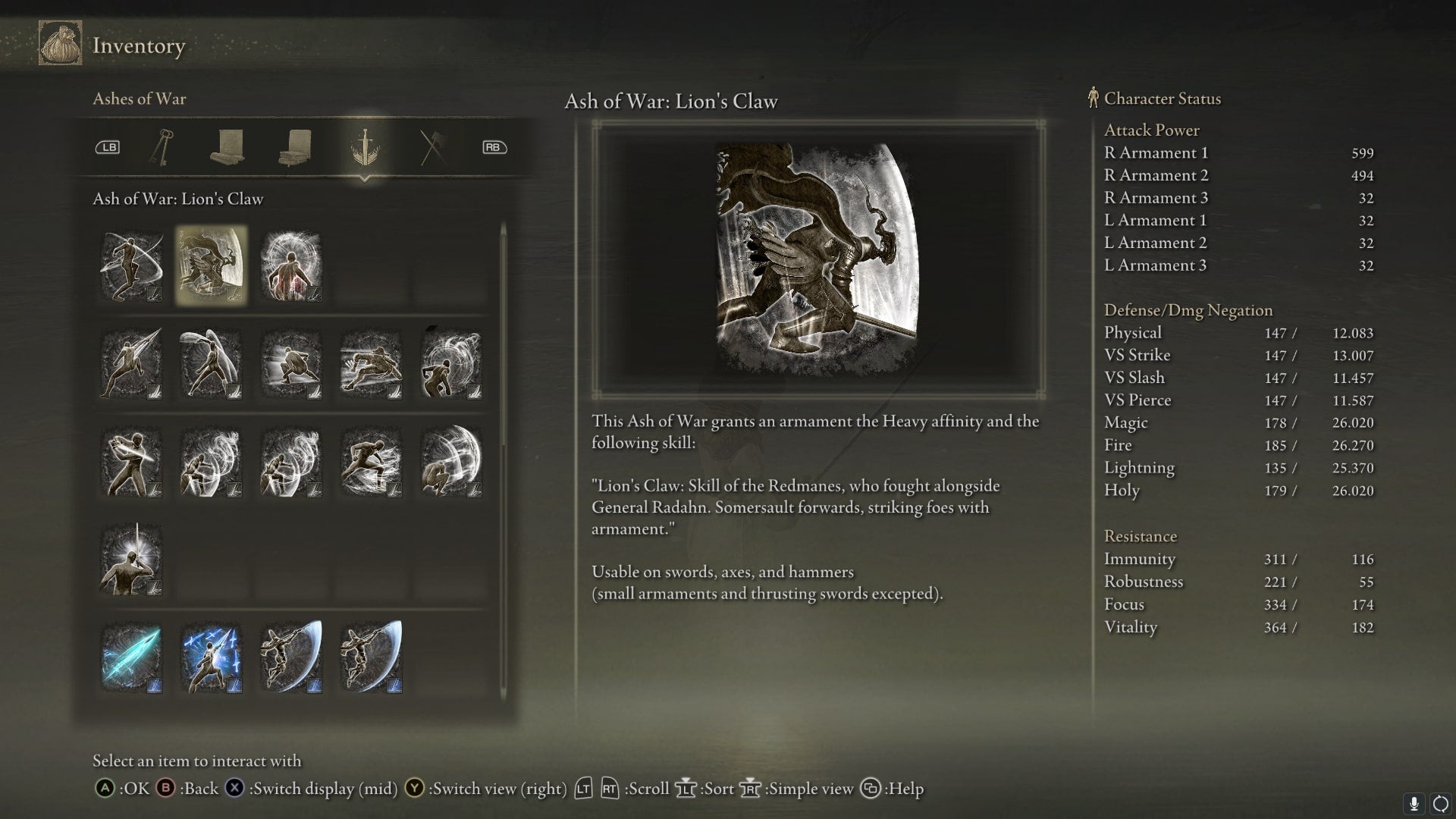Viewport: 1456px width, 819px height.
Task: Switch to the crossed weapons Melee Armaments tab
Action: pos(433,146)
